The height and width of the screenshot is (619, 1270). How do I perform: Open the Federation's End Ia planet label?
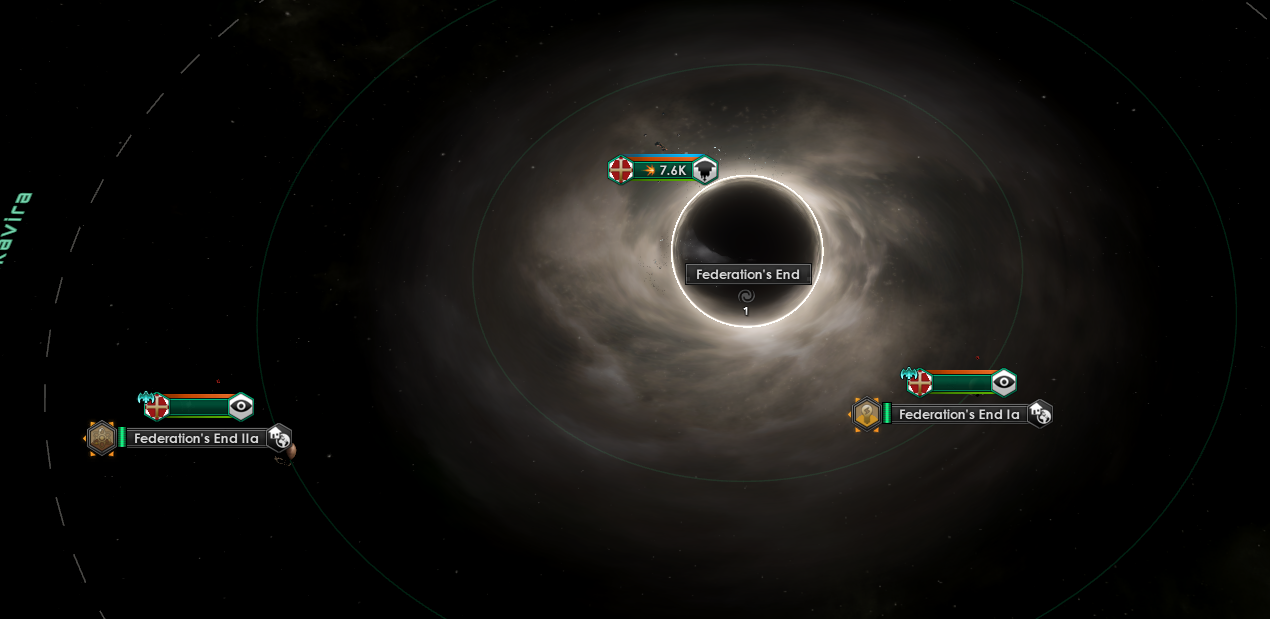(959, 414)
